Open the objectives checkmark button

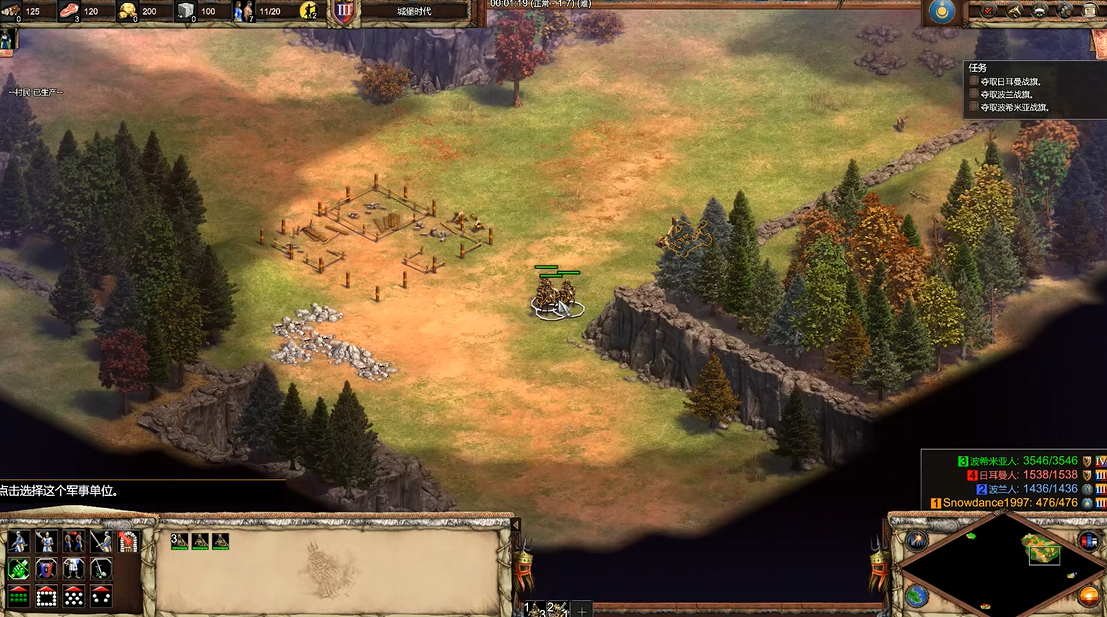click(990, 11)
